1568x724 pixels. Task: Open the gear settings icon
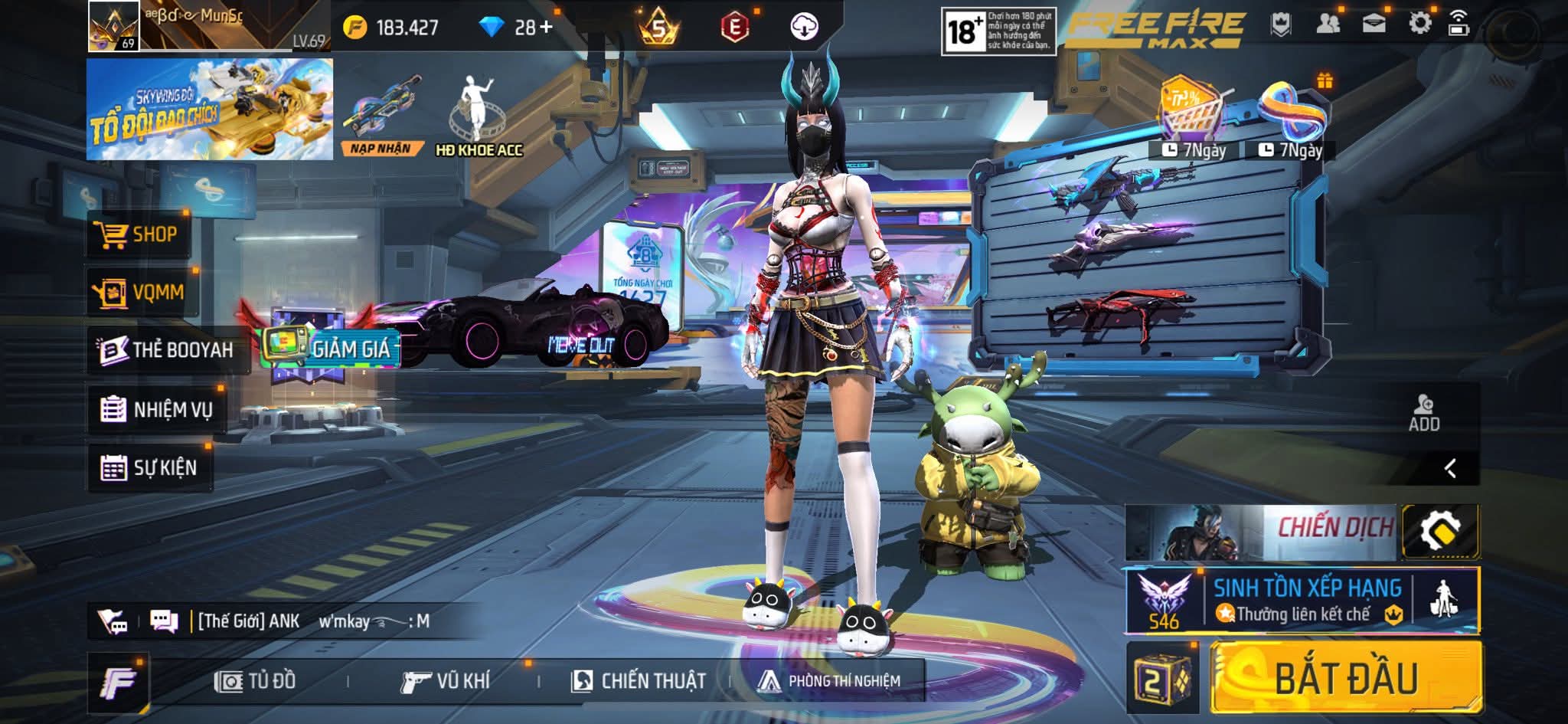pos(1419,24)
